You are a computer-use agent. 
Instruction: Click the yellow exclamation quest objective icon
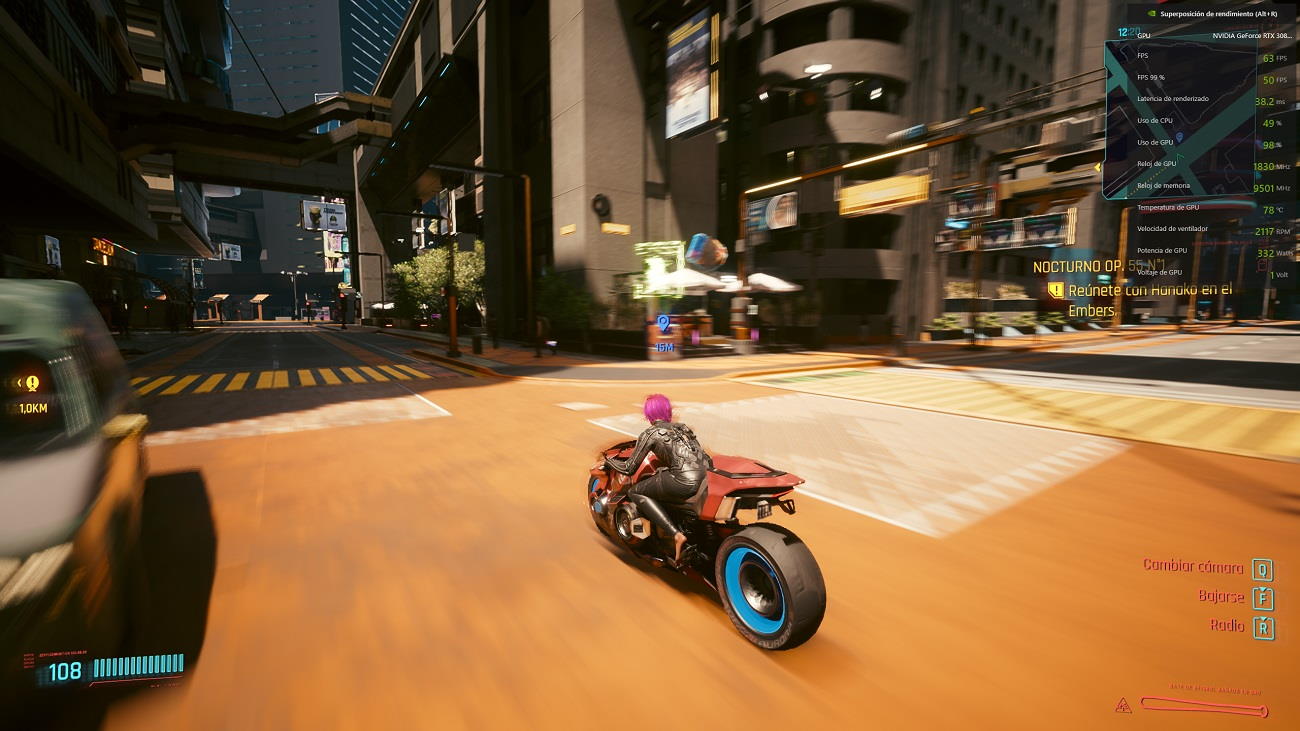tap(1054, 289)
